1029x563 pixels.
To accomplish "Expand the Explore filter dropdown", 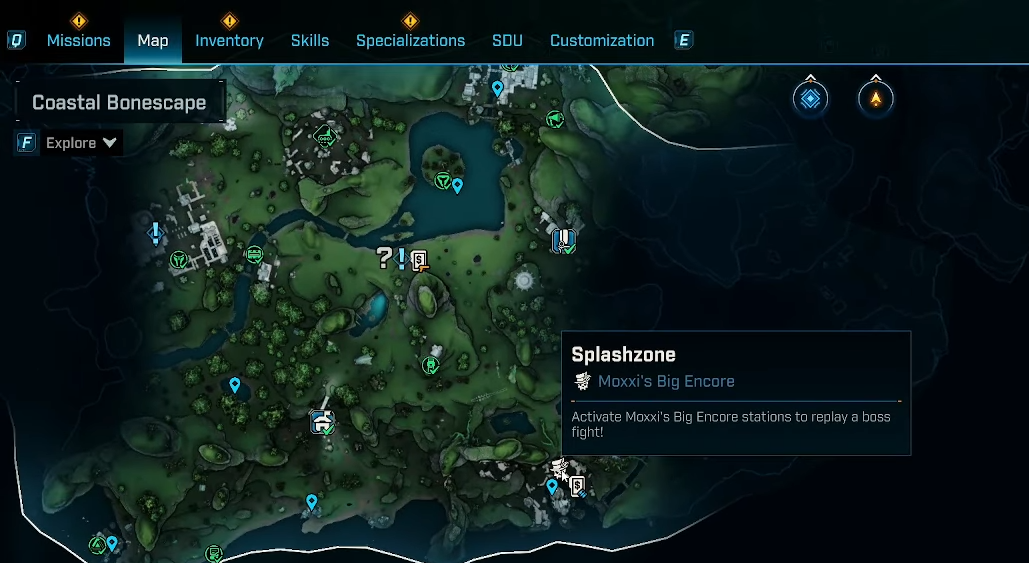I will click(82, 143).
